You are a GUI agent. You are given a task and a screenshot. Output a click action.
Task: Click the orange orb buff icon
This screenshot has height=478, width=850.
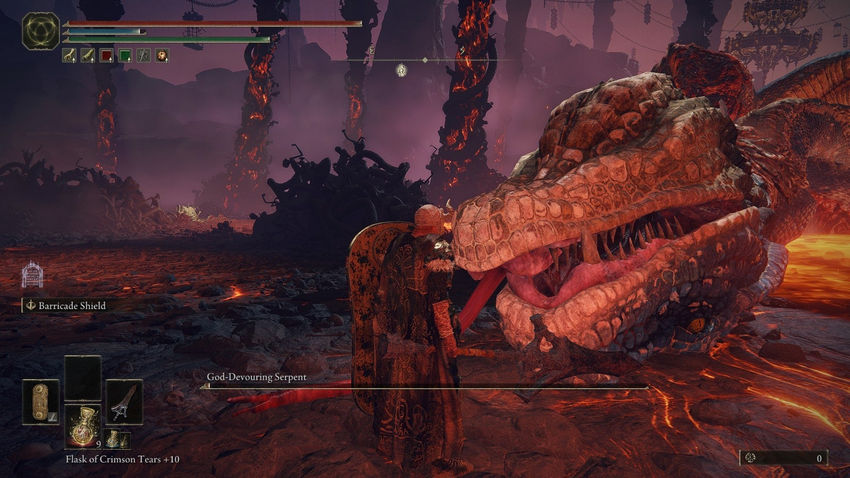(x=162, y=56)
